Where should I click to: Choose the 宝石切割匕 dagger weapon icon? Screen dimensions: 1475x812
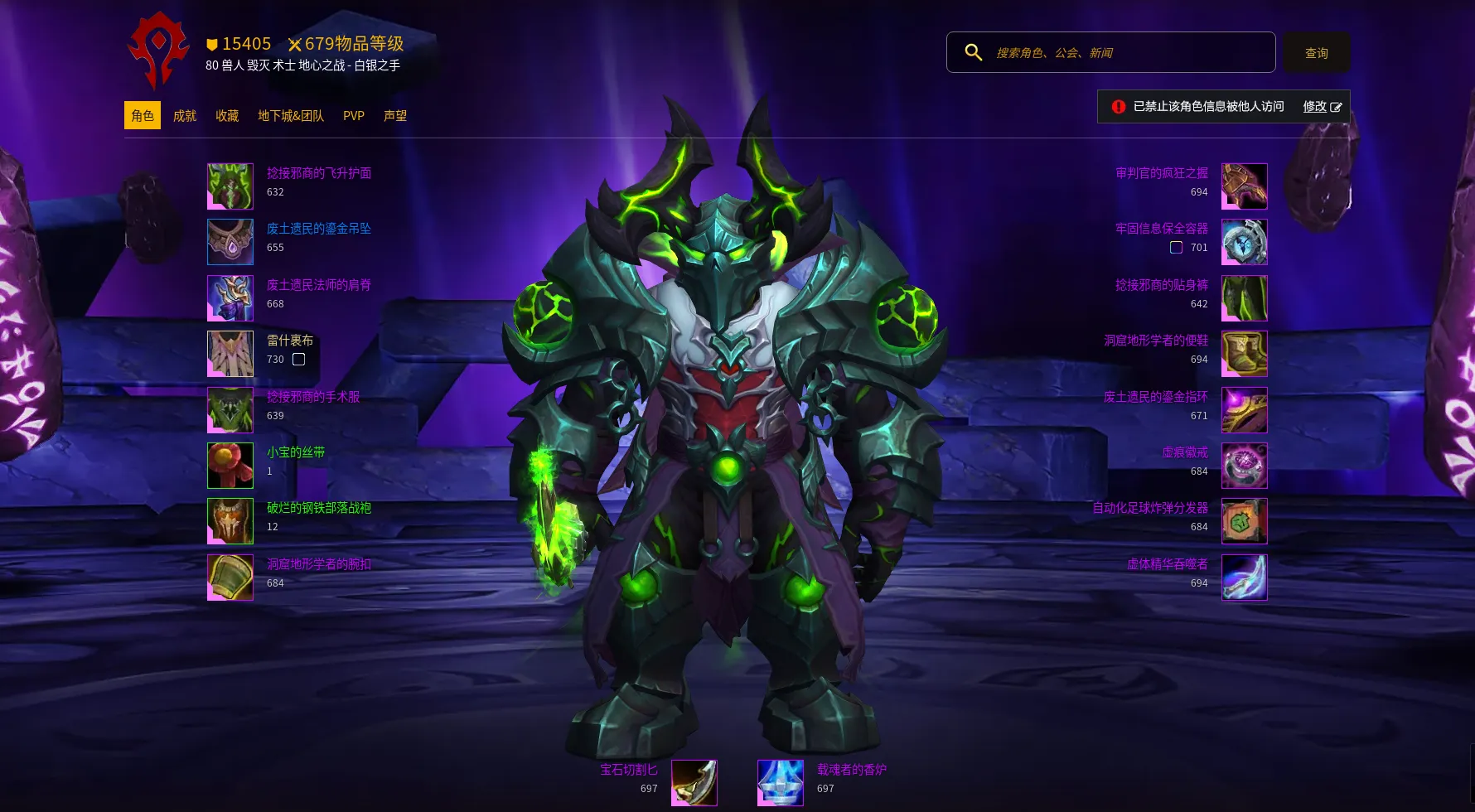point(694,783)
